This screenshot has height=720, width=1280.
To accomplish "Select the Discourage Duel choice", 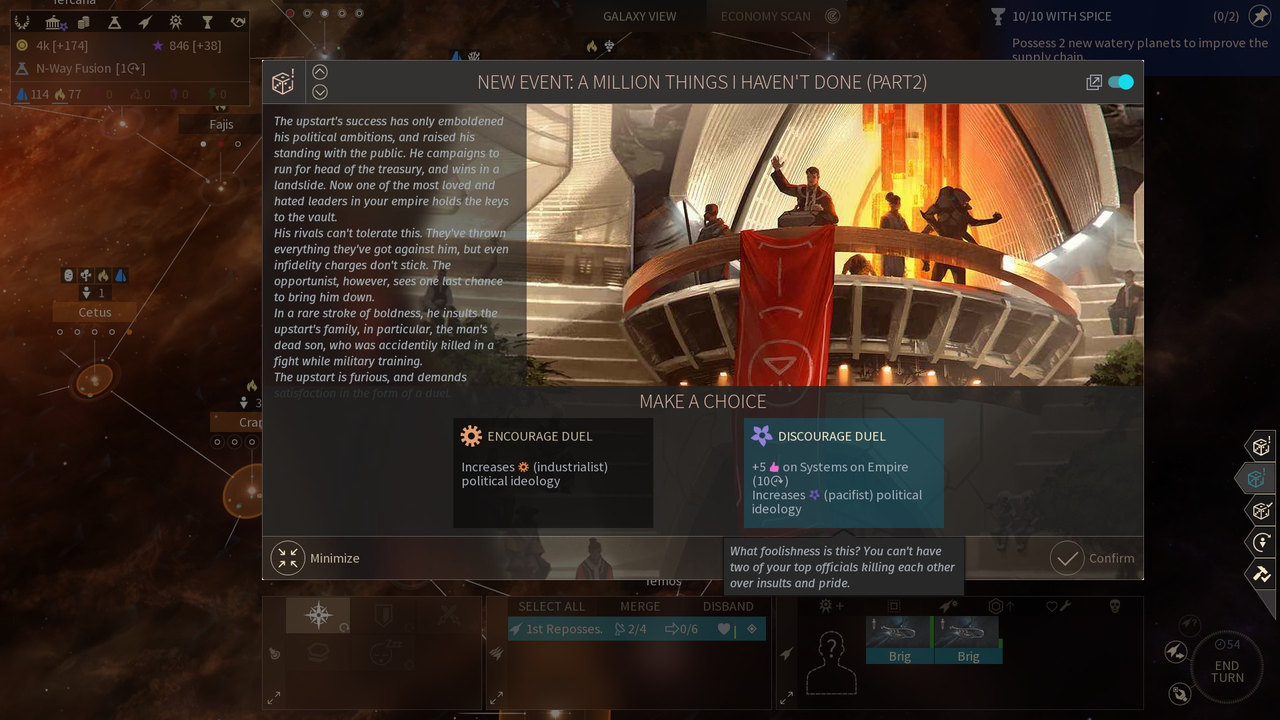I will coord(843,471).
